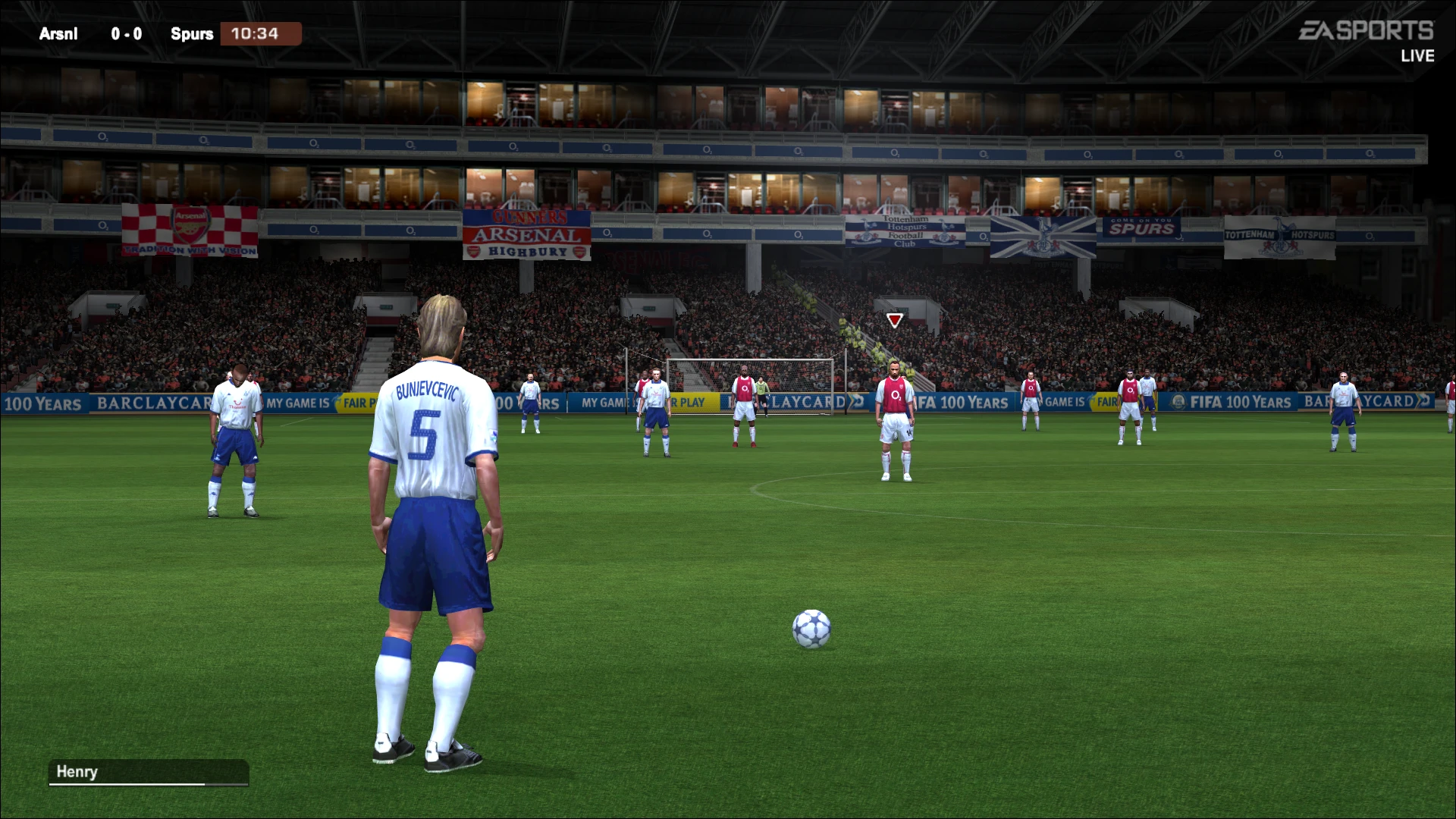Click the red arrow marker above the Arsenal player
This screenshot has height=819, width=1456.
pos(895,319)
